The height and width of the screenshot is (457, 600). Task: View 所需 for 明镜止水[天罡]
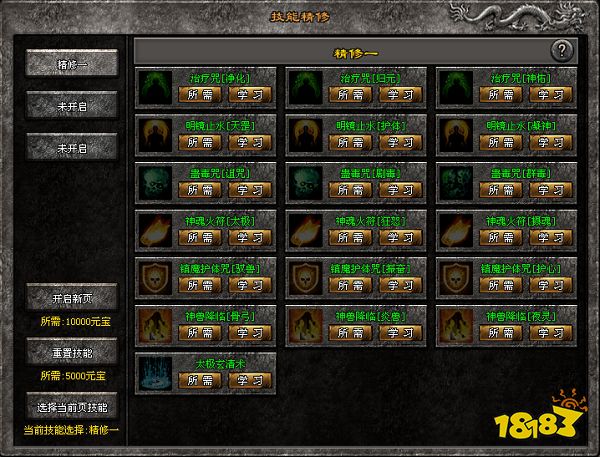(199, 142)
